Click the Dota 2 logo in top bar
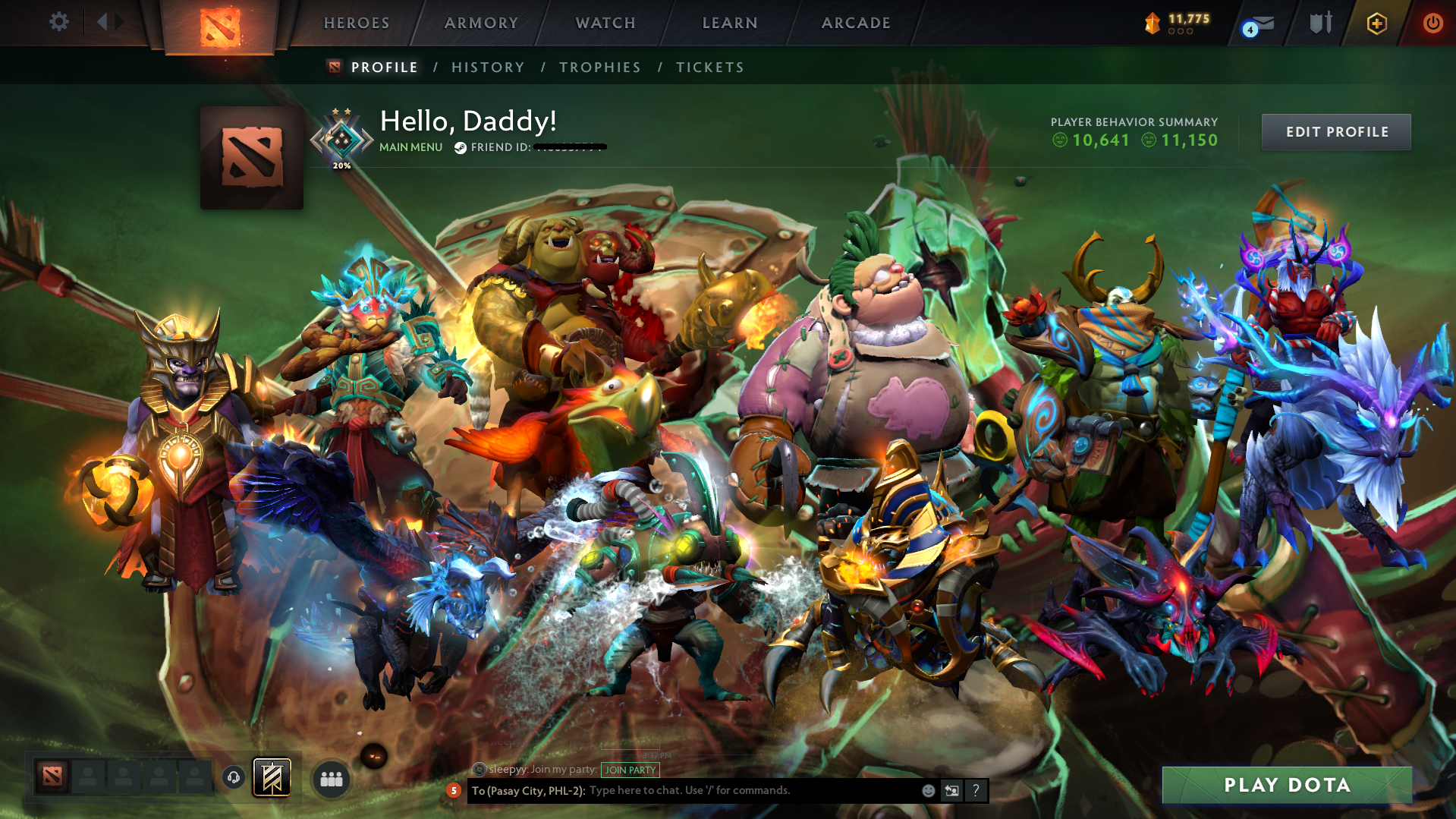Image resolution: width=1456 pixels, height=819 pixels. tap(220, 23)
